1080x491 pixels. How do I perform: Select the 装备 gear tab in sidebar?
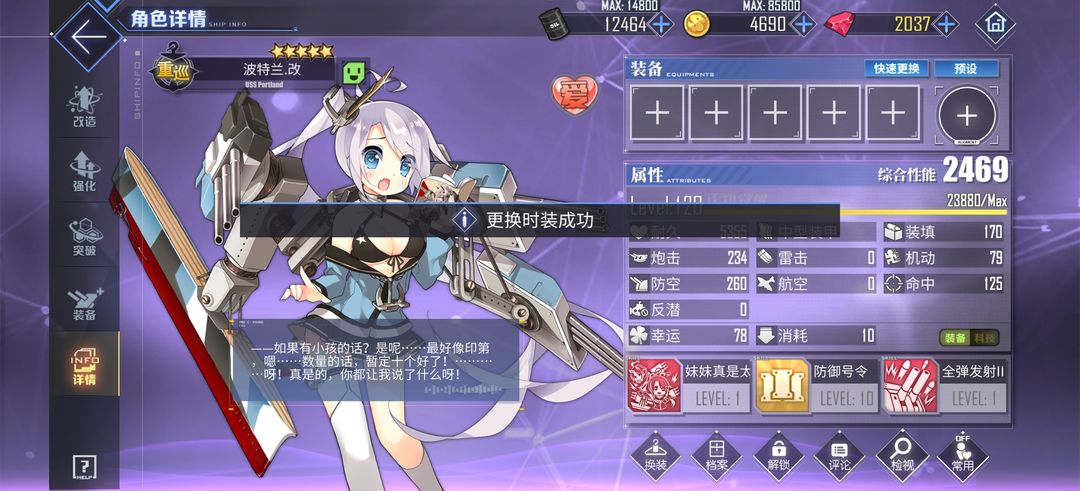(84, 301)
